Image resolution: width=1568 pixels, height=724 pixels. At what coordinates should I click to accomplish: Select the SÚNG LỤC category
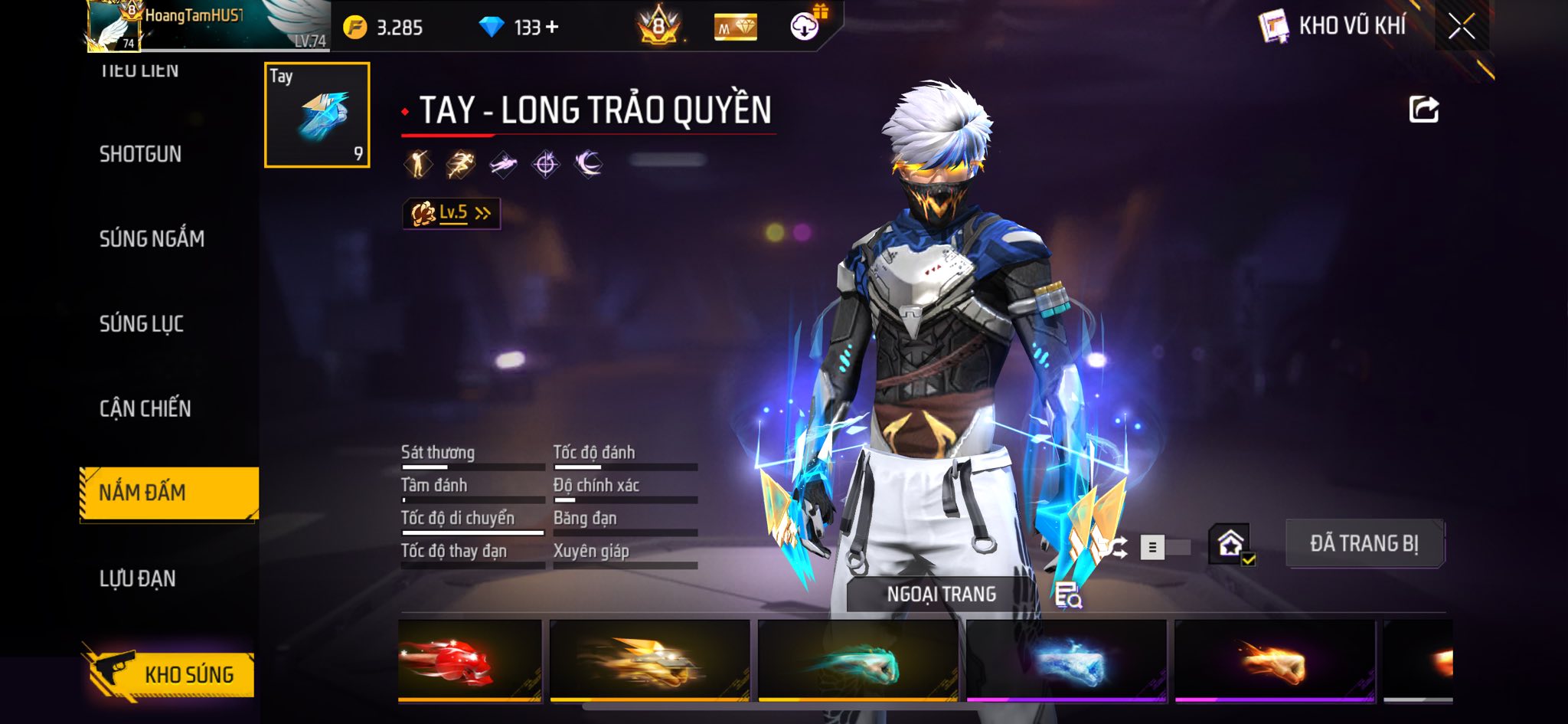coord(142,324)
